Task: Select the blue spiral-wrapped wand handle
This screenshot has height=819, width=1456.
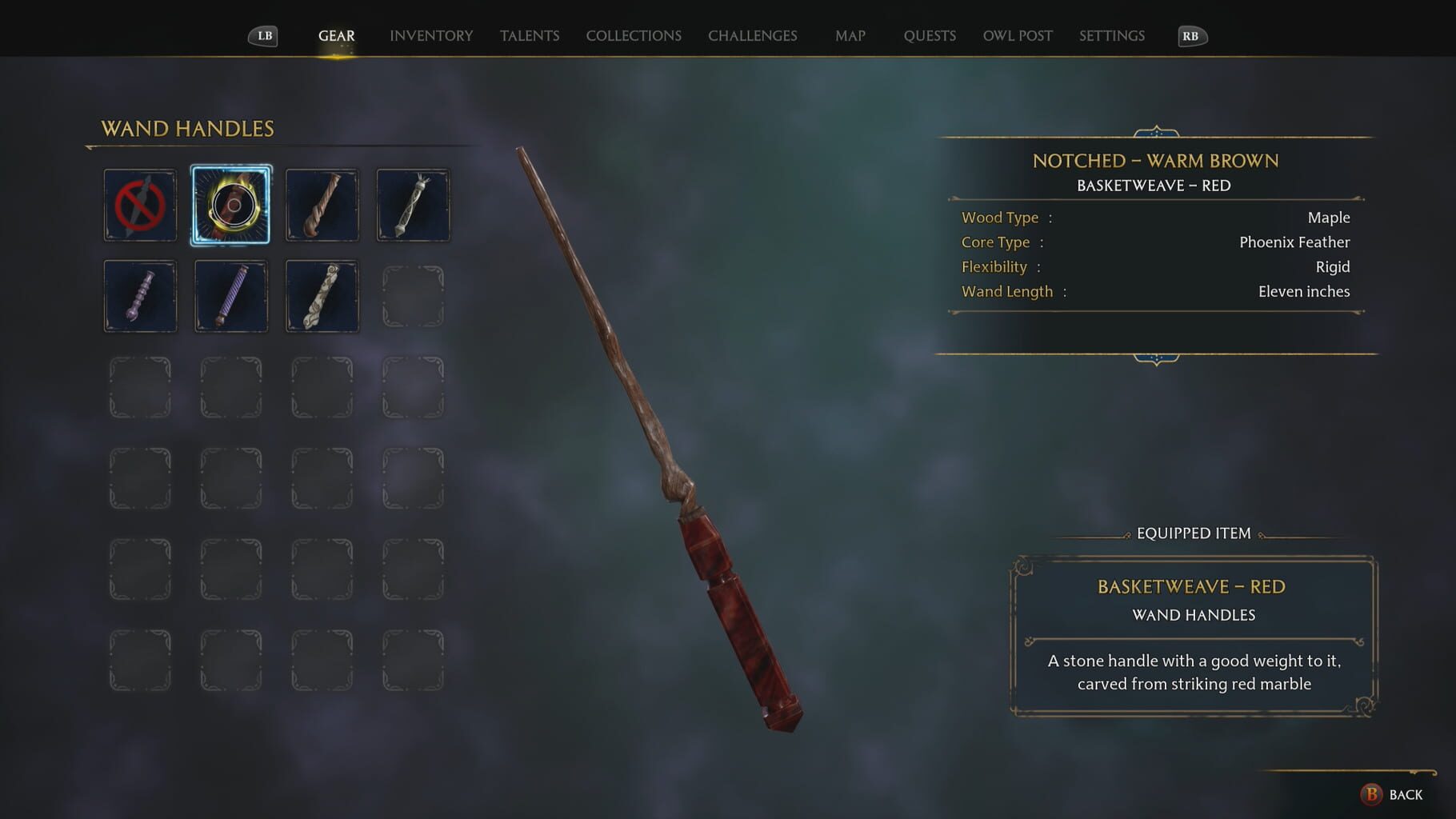Action: pos(230,295)
